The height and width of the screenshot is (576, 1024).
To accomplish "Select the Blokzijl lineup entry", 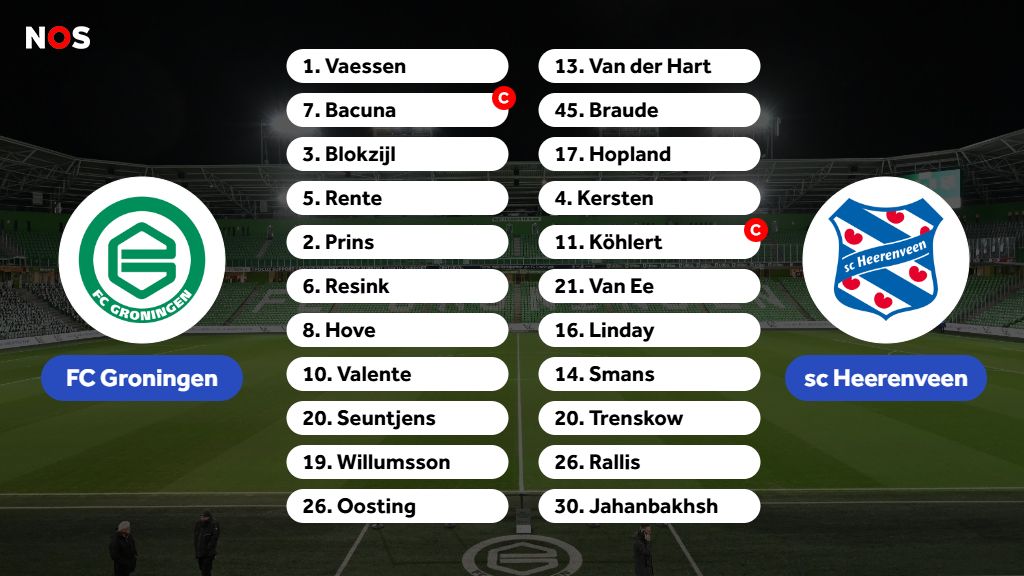I will click(397, 154).
